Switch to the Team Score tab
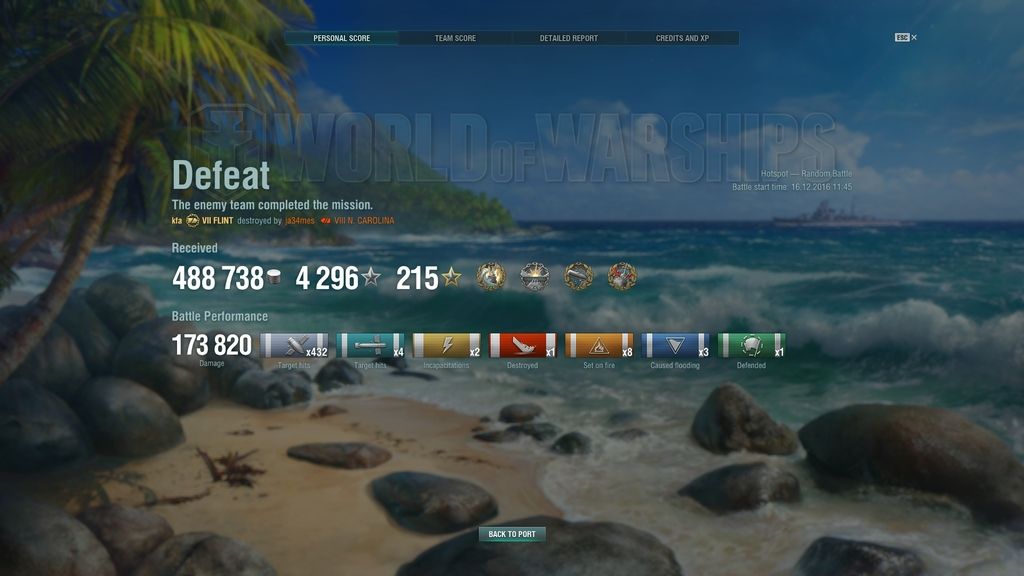 [x=455, y=38]
